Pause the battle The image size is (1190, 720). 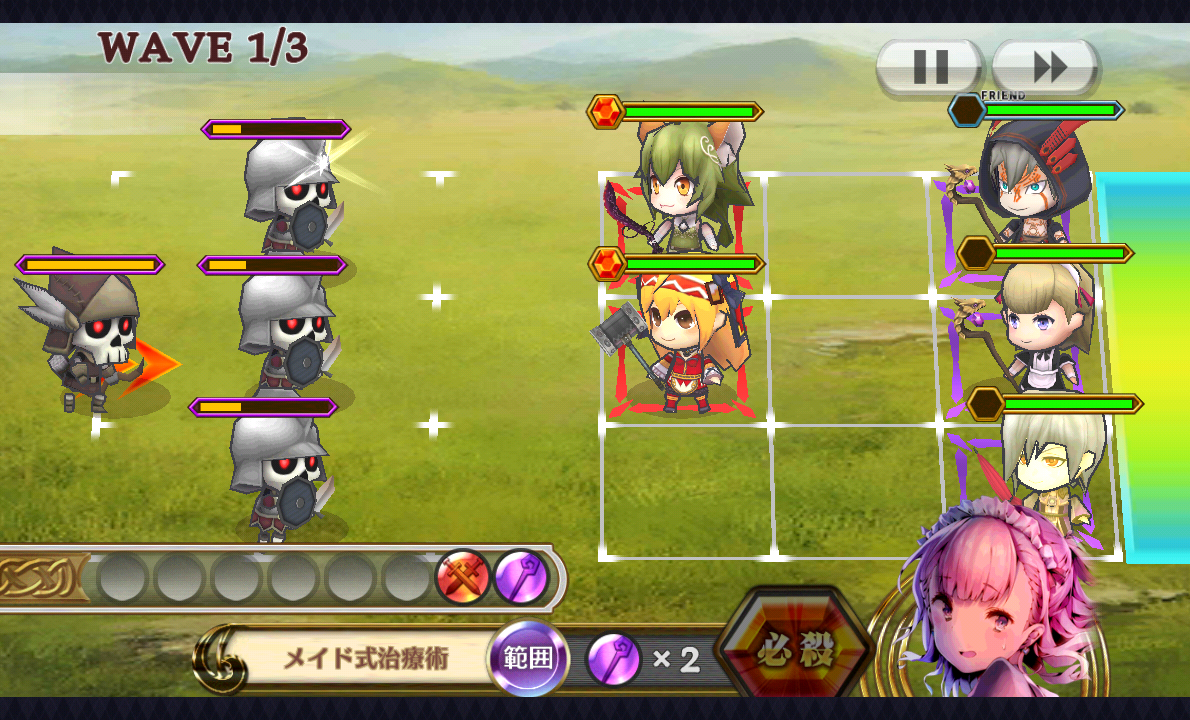(x=930, y=68)
